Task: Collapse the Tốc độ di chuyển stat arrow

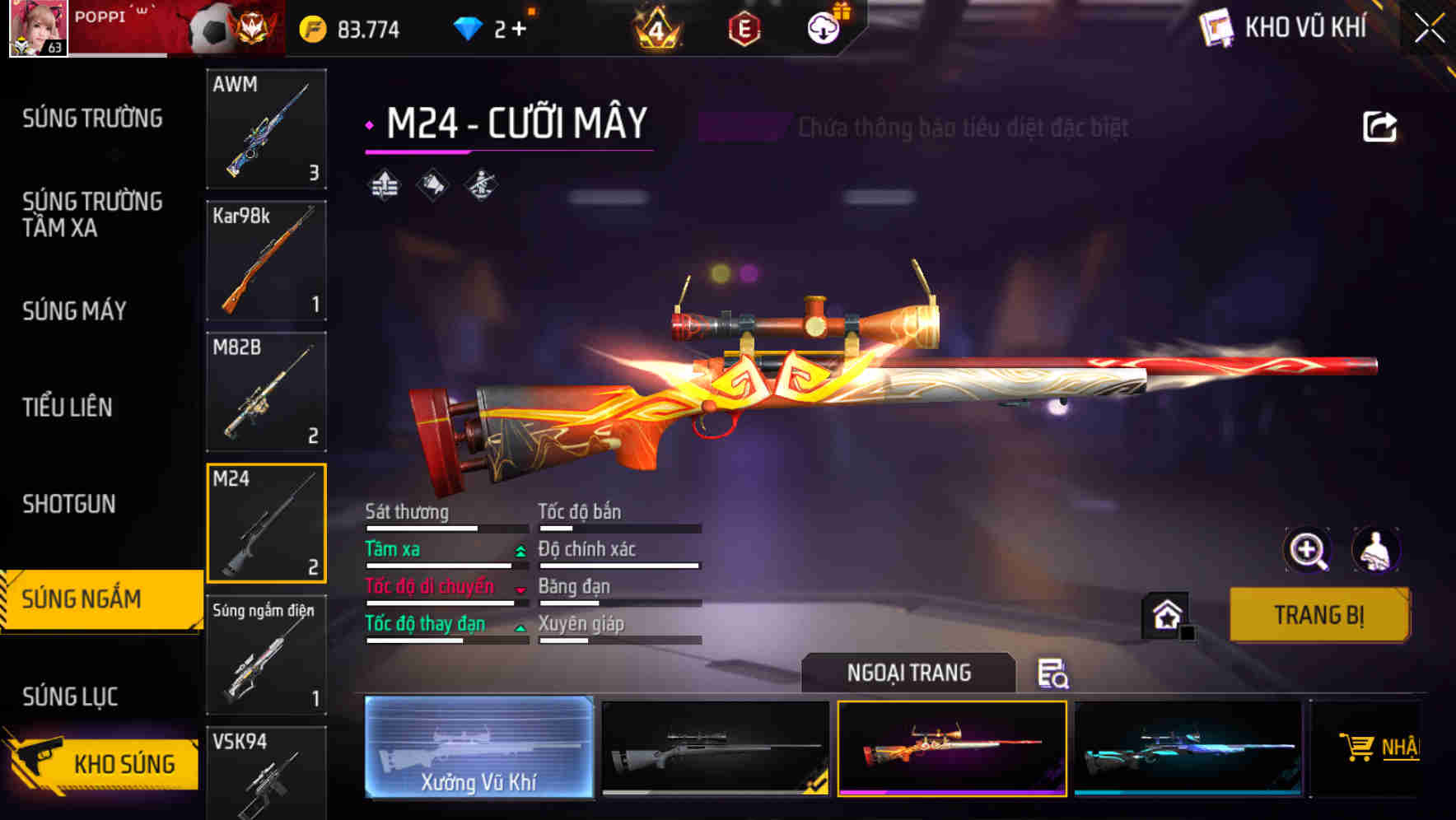Action: point(519,590)
